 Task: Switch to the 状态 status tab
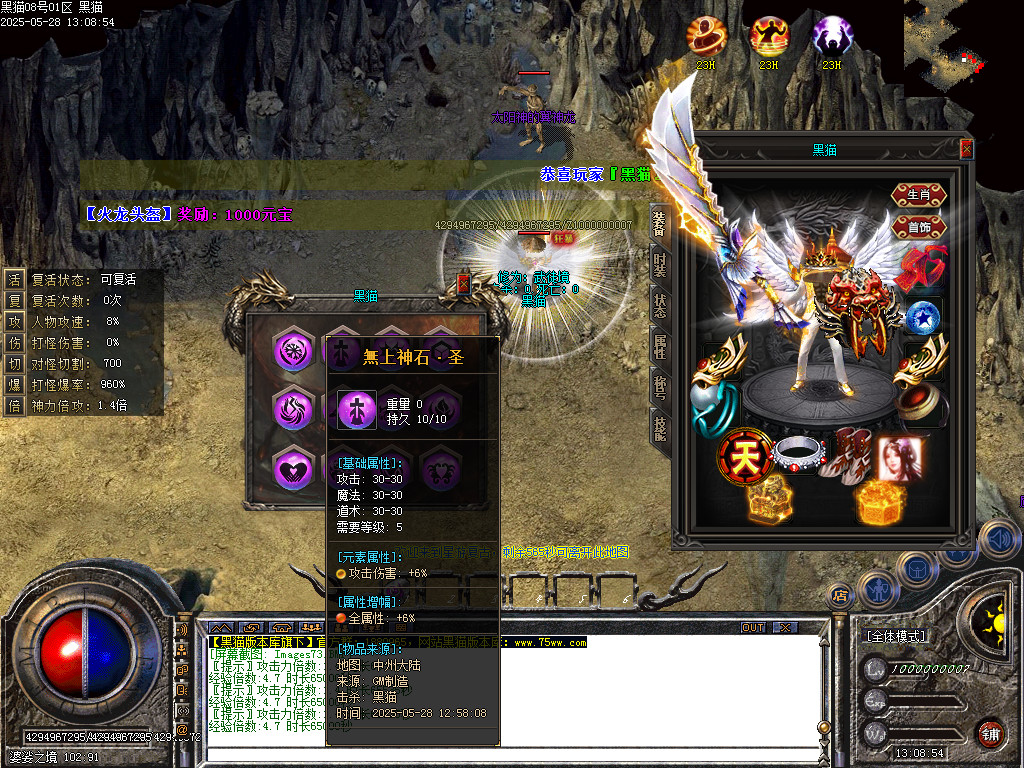(659, 306)
